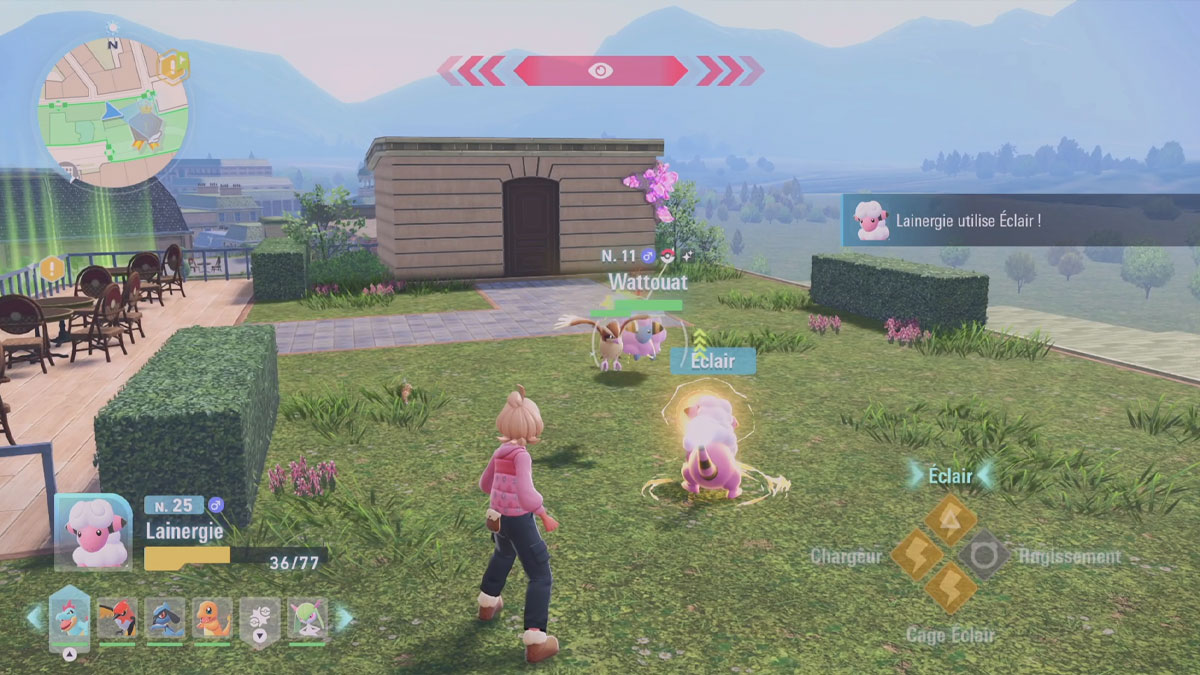This screenshot has width=1200, height=675.
Task: Switch to Kaiminus in the party bar
Action: pyautogui.click(x=70, y=618)
